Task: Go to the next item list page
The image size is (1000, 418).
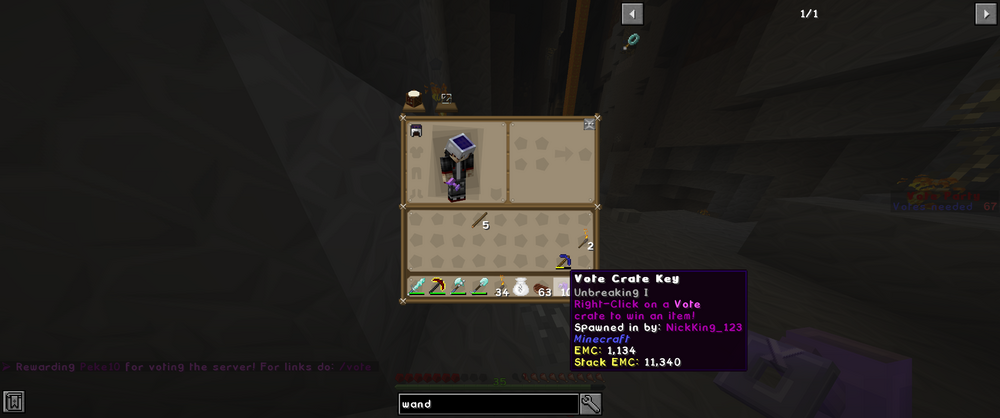Action: (x=985, y=13)
